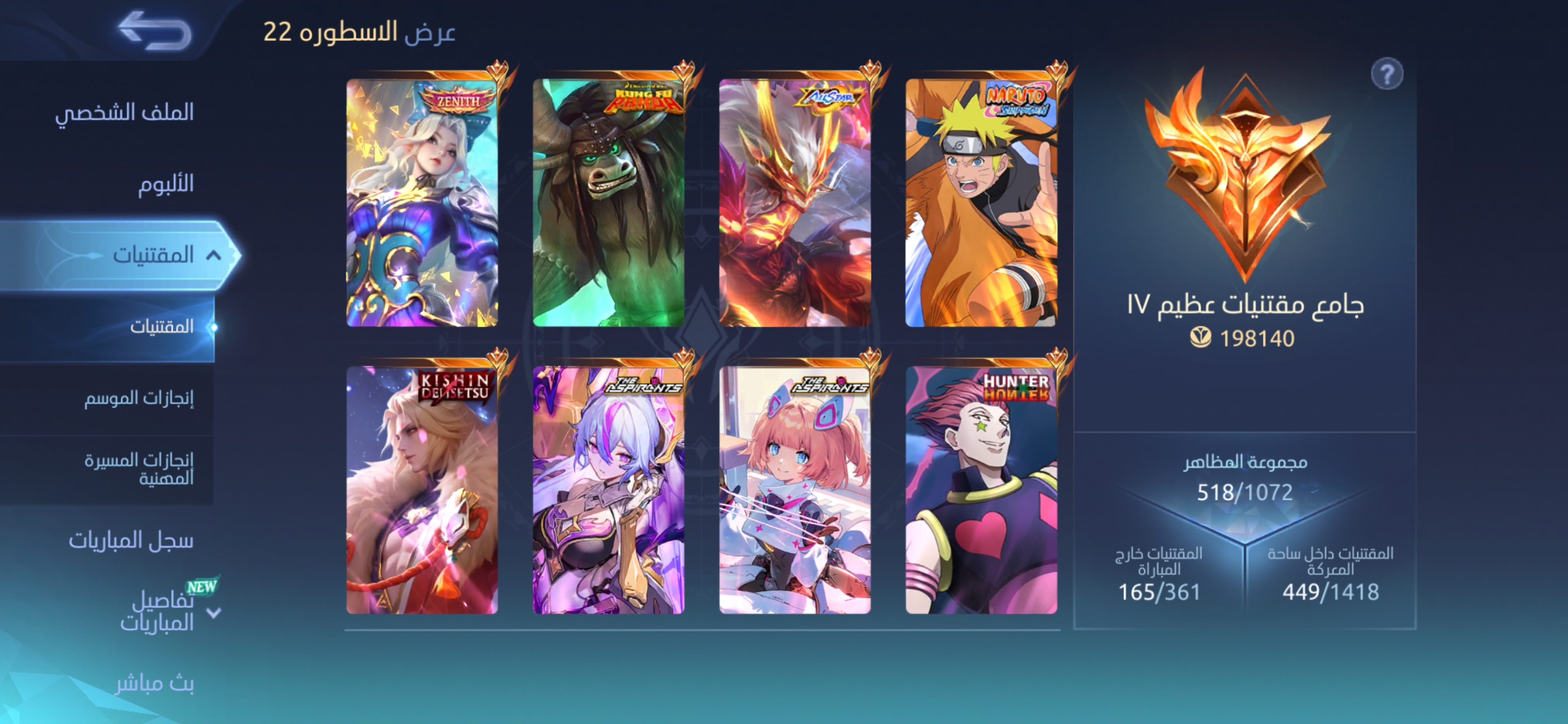The height and width of the screenshot is (724, 1568).
Task: Go back using the return arrow
Action: point(156,31)
